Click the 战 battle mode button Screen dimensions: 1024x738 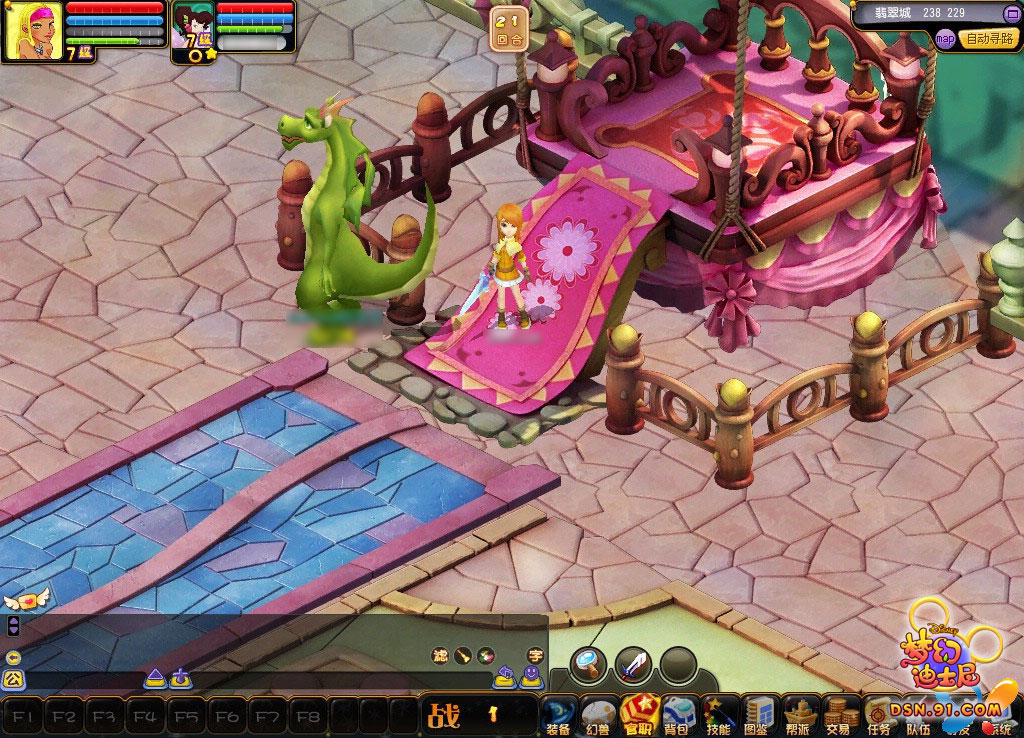(444, 715)
